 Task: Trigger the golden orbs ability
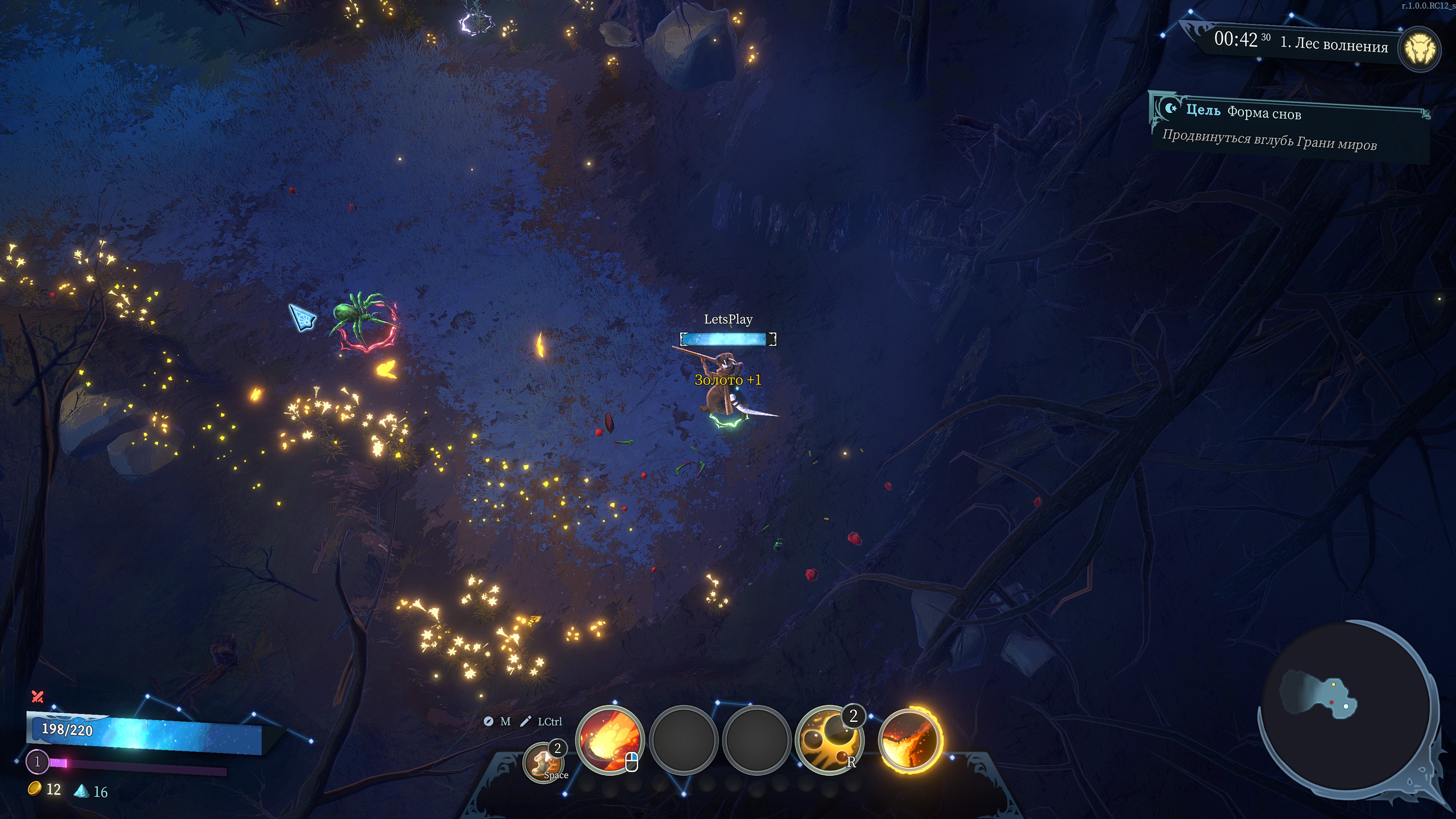tap(828, 739)
